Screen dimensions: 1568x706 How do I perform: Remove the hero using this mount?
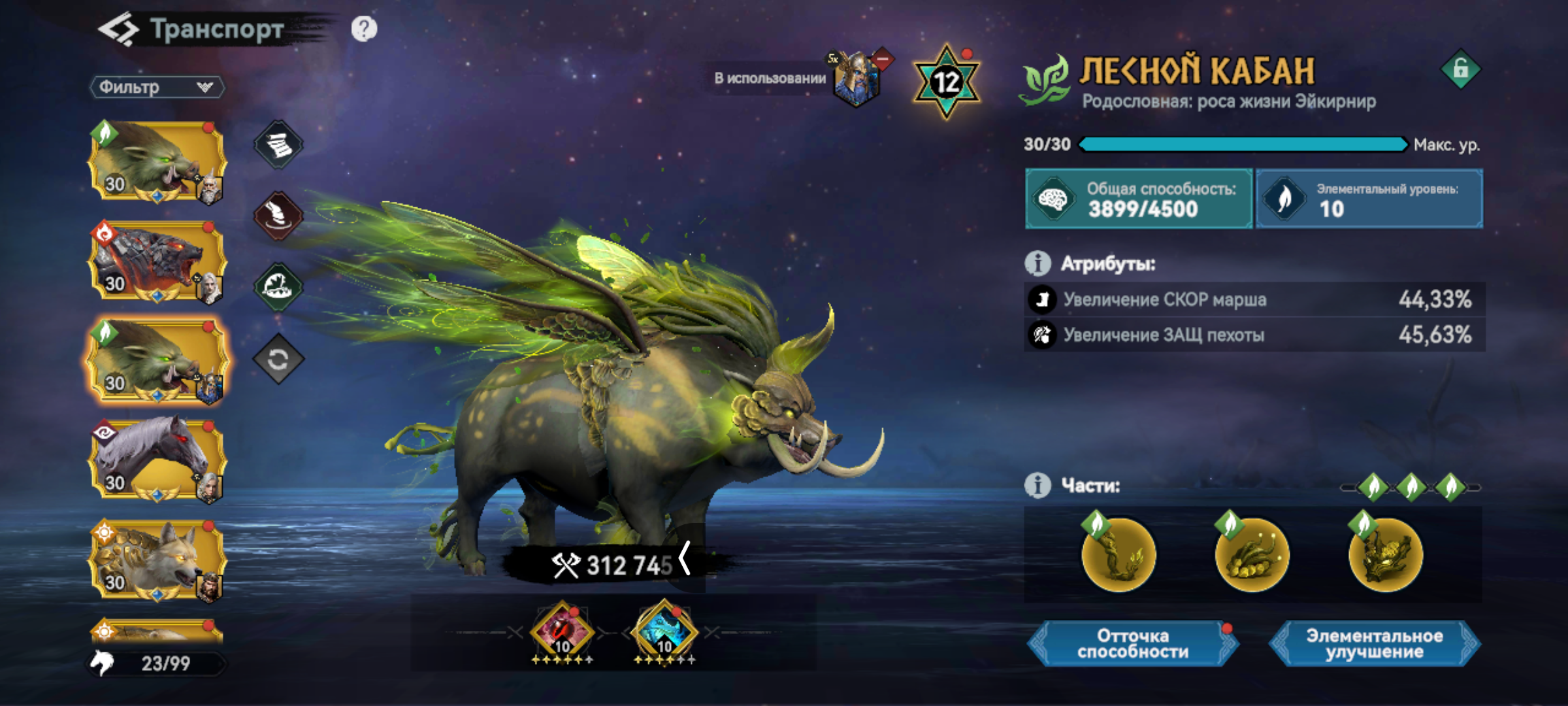click(883, 60)
